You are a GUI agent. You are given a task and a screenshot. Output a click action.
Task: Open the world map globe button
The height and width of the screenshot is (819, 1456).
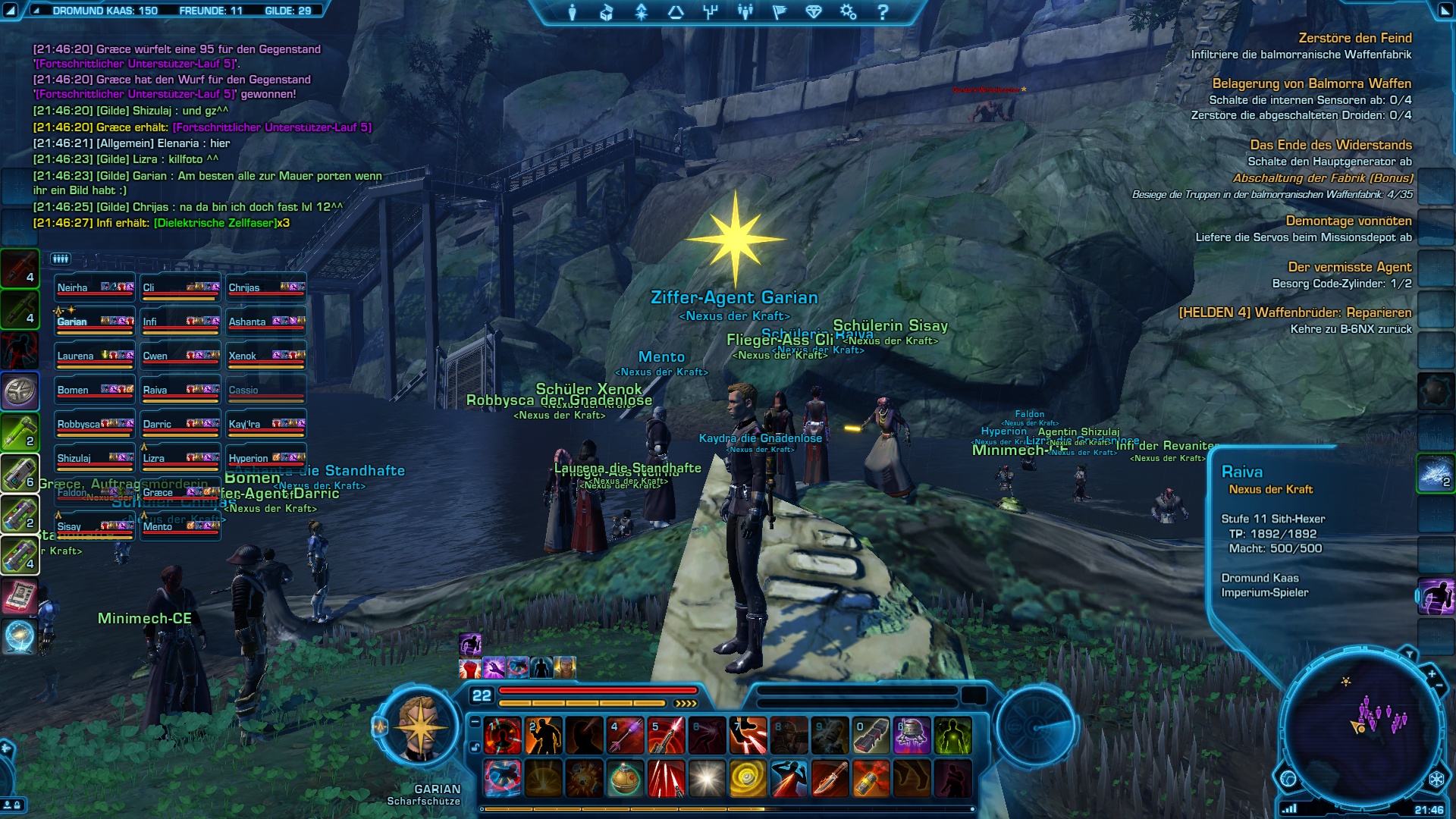point(1288,778)
